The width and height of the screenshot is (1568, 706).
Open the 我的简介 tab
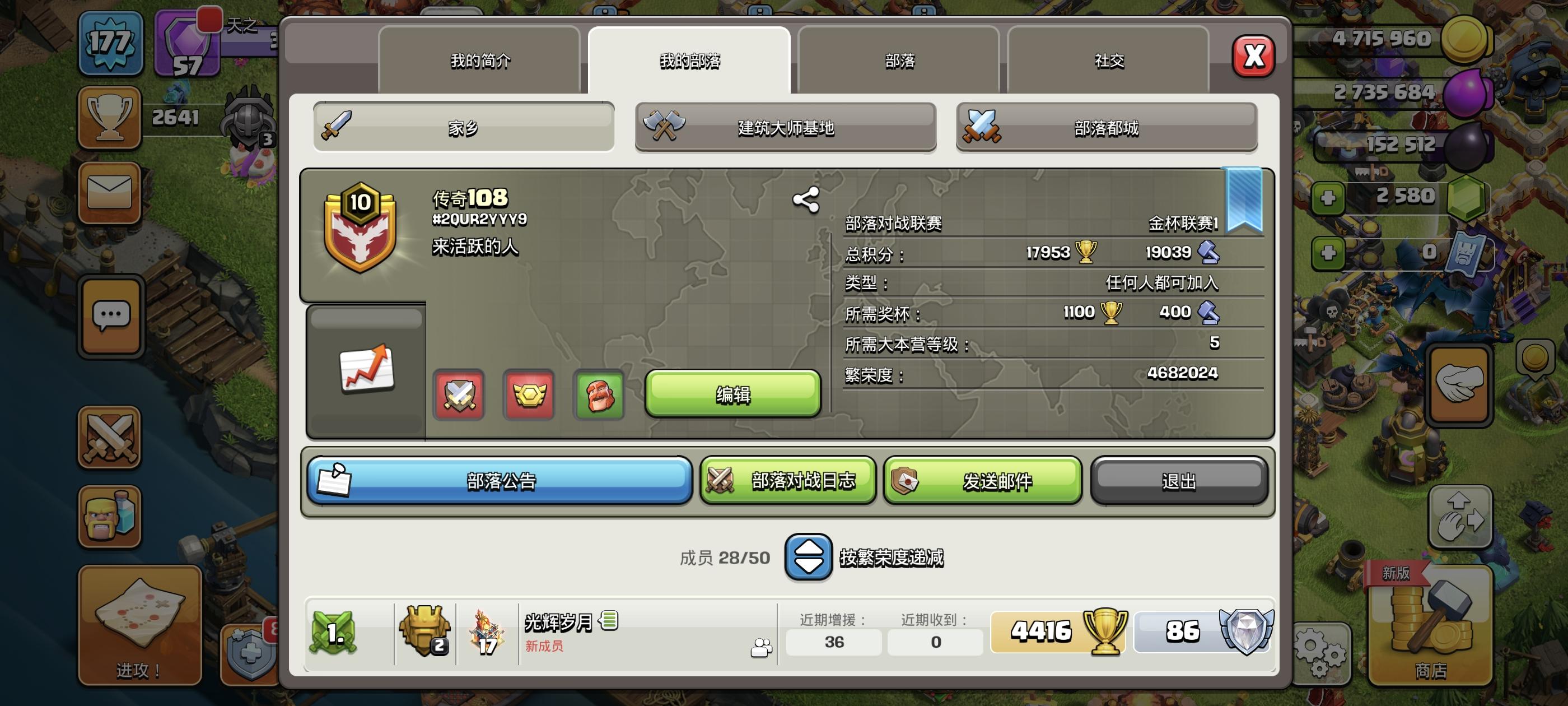pyautogui.click(x=481, y=61)
